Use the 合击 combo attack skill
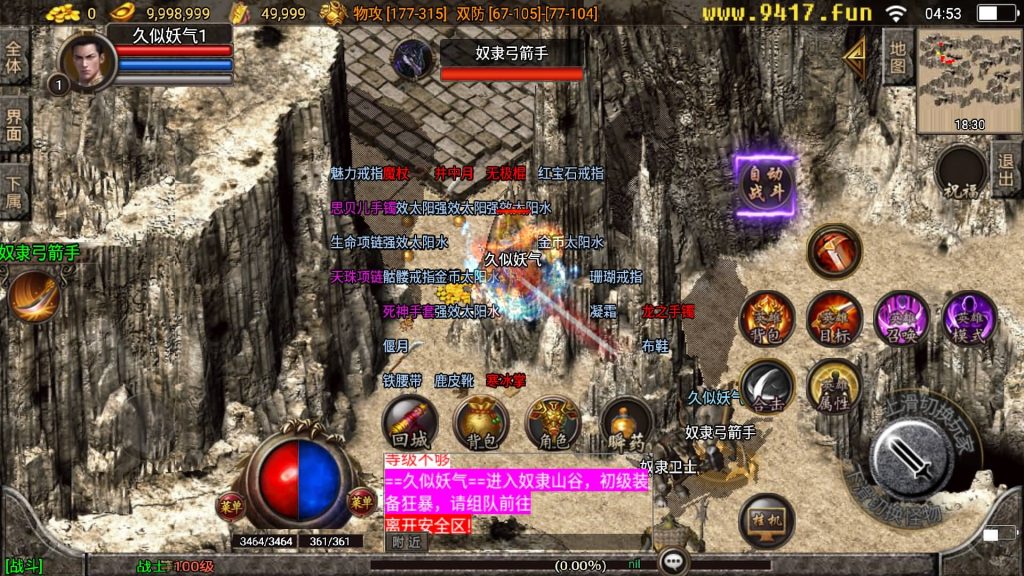1024x576 pixels. coord(767,386)
